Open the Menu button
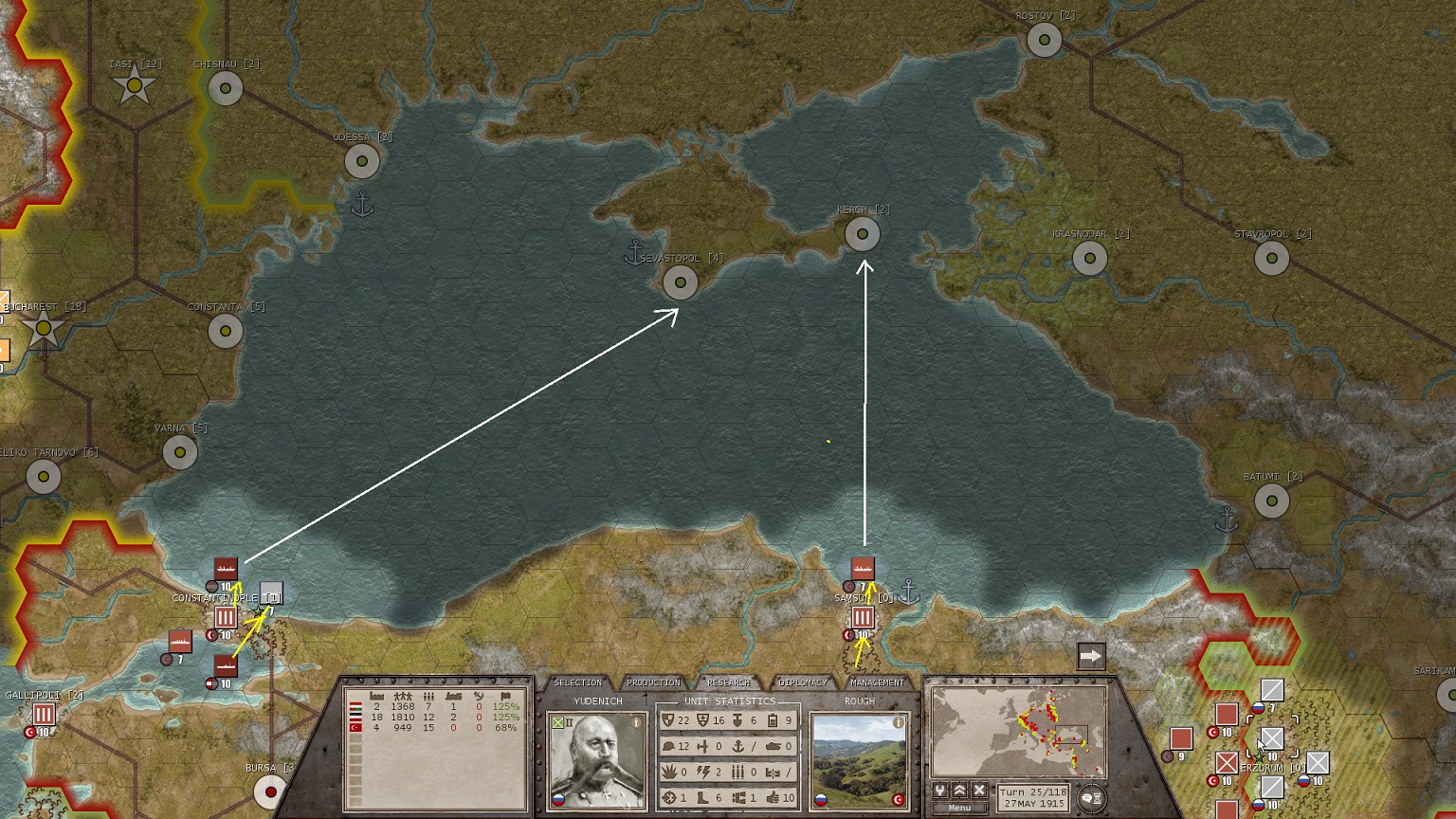 [959, 809]
